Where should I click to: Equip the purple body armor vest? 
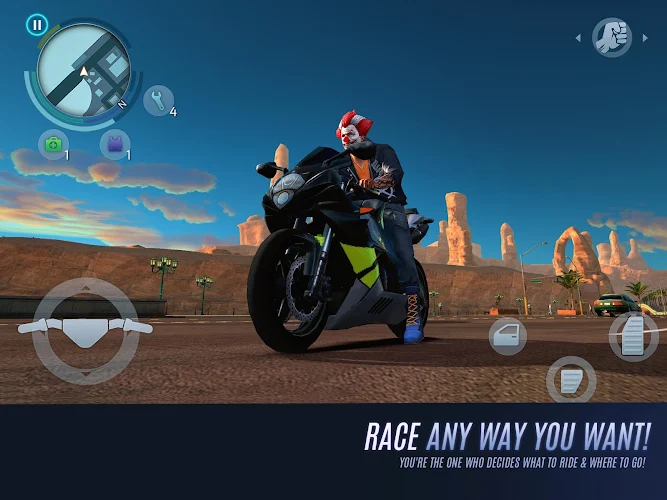tap(115, 144)
